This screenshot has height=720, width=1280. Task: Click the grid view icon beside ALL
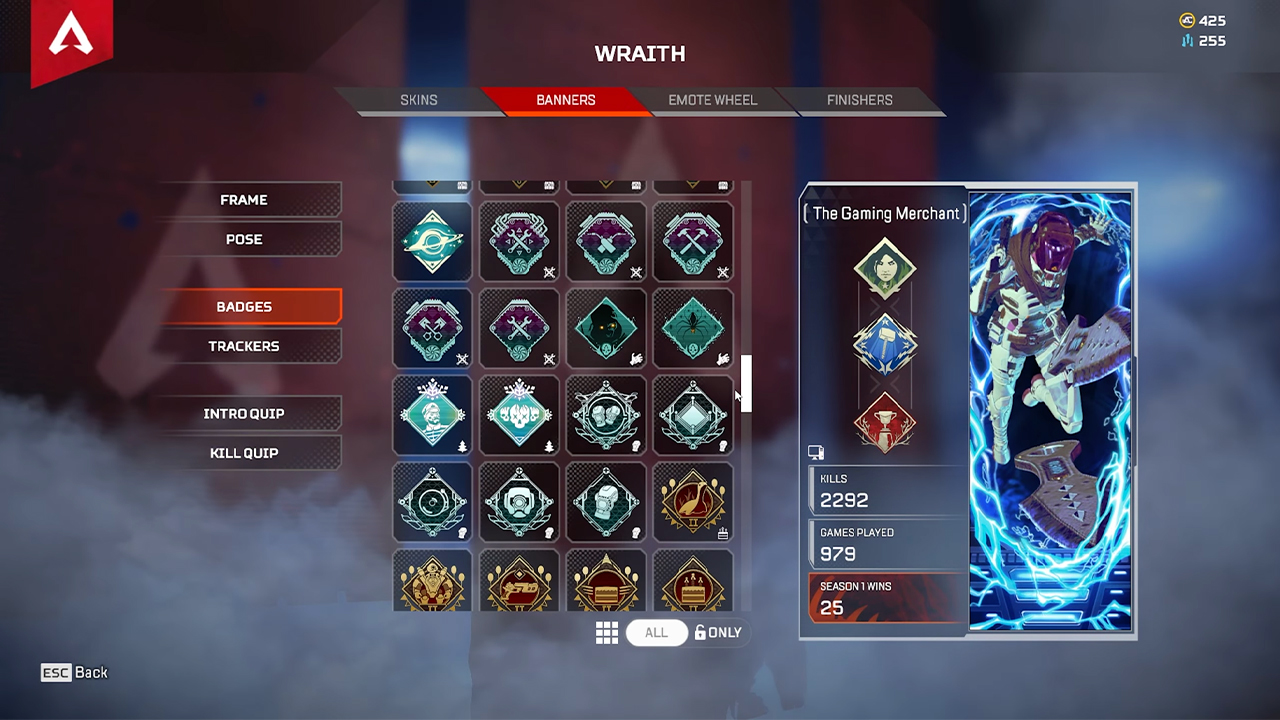coord(607,632)
